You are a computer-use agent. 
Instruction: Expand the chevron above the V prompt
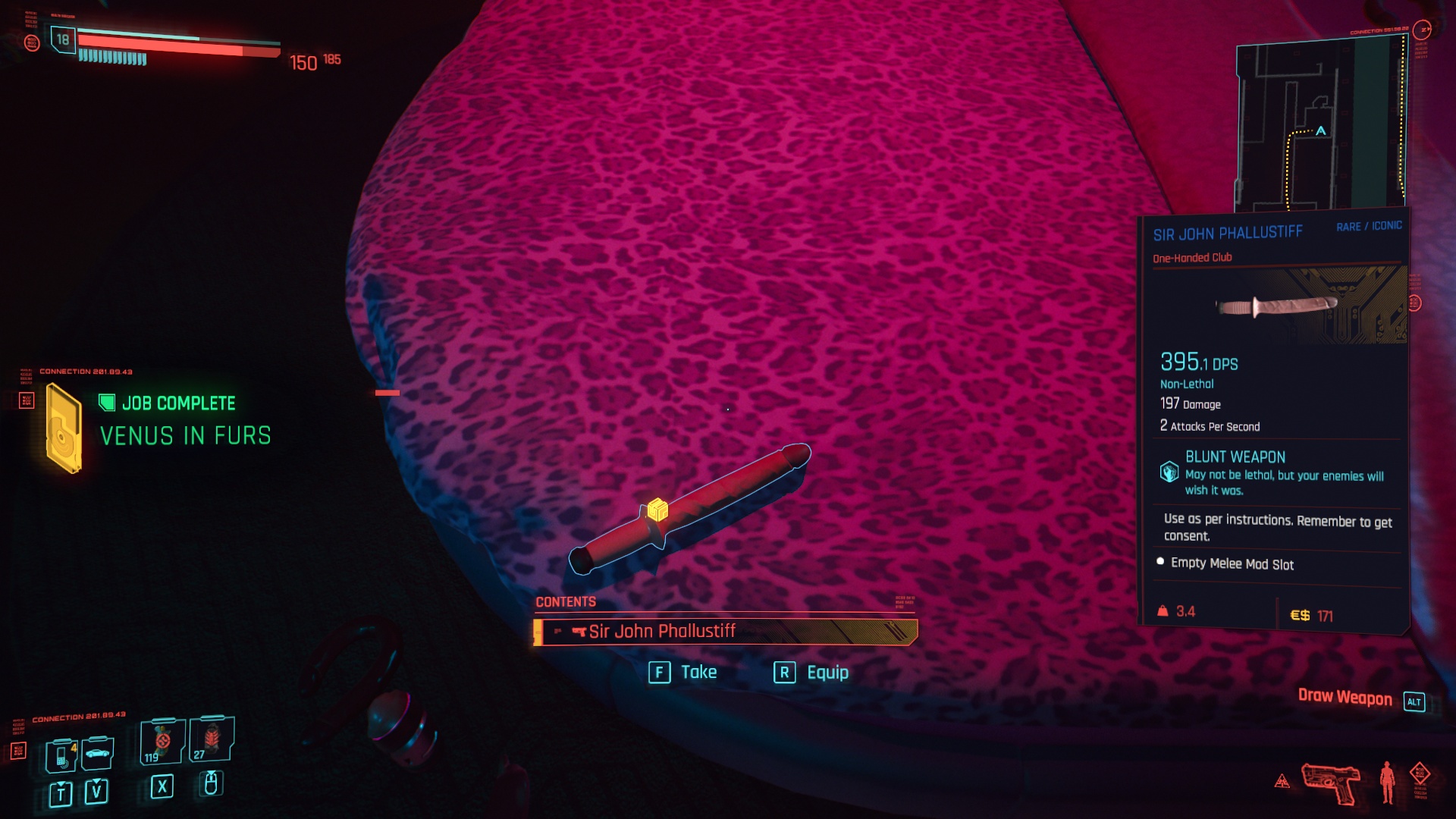(96, 782)
